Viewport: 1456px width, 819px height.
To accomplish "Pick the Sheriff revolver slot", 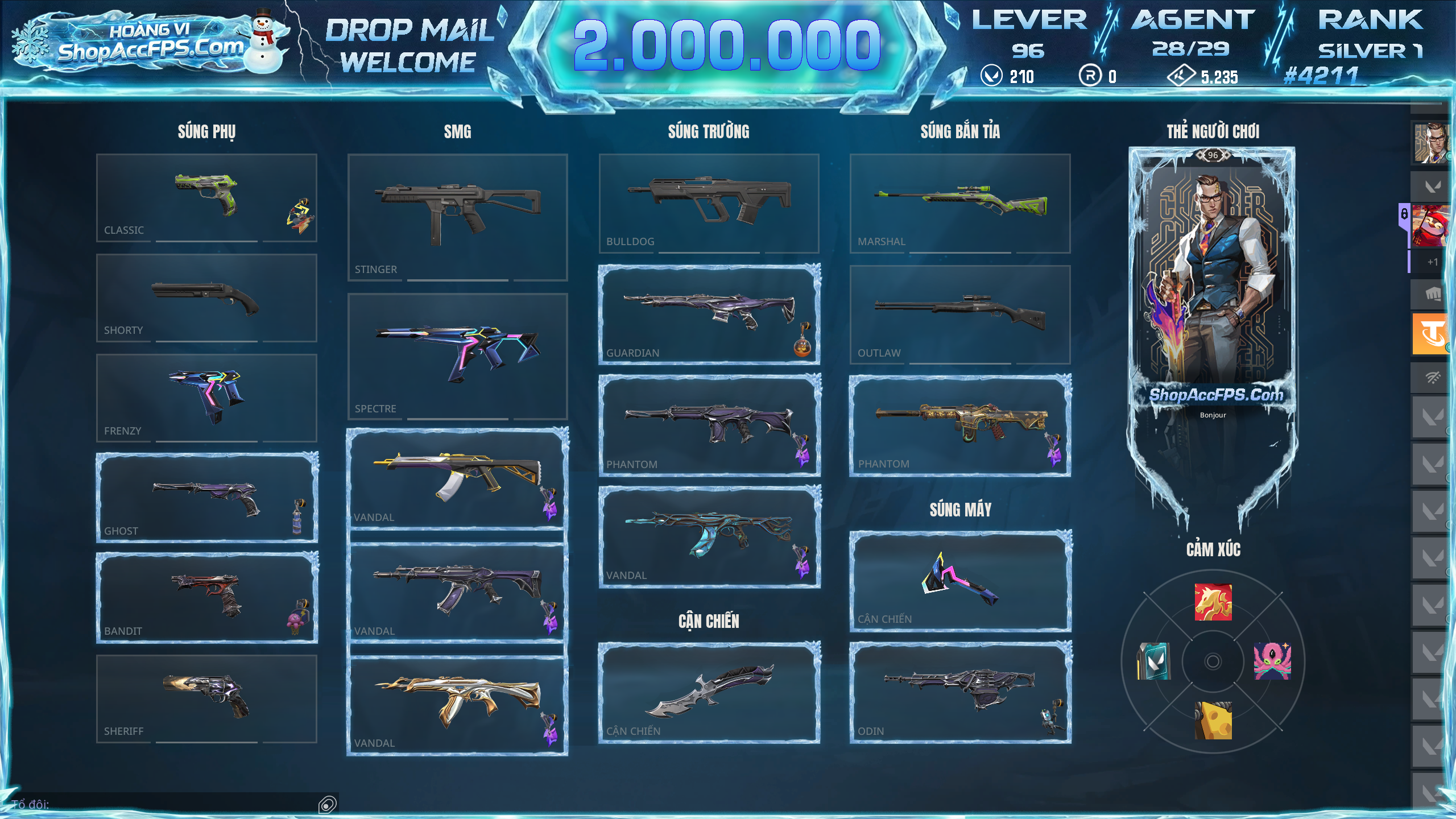I will pos(206,698).
